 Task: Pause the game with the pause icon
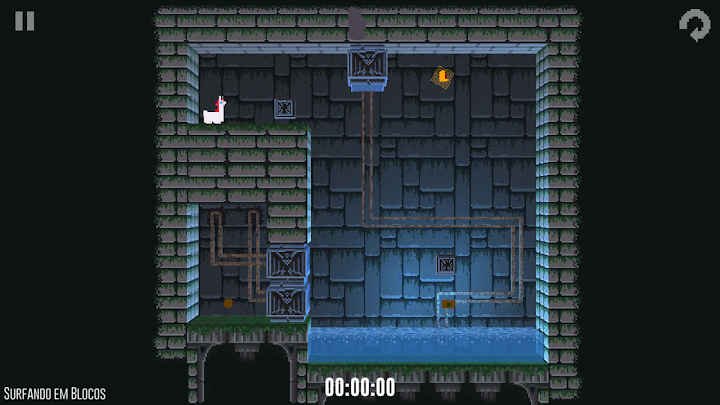[x=25, y=22]
